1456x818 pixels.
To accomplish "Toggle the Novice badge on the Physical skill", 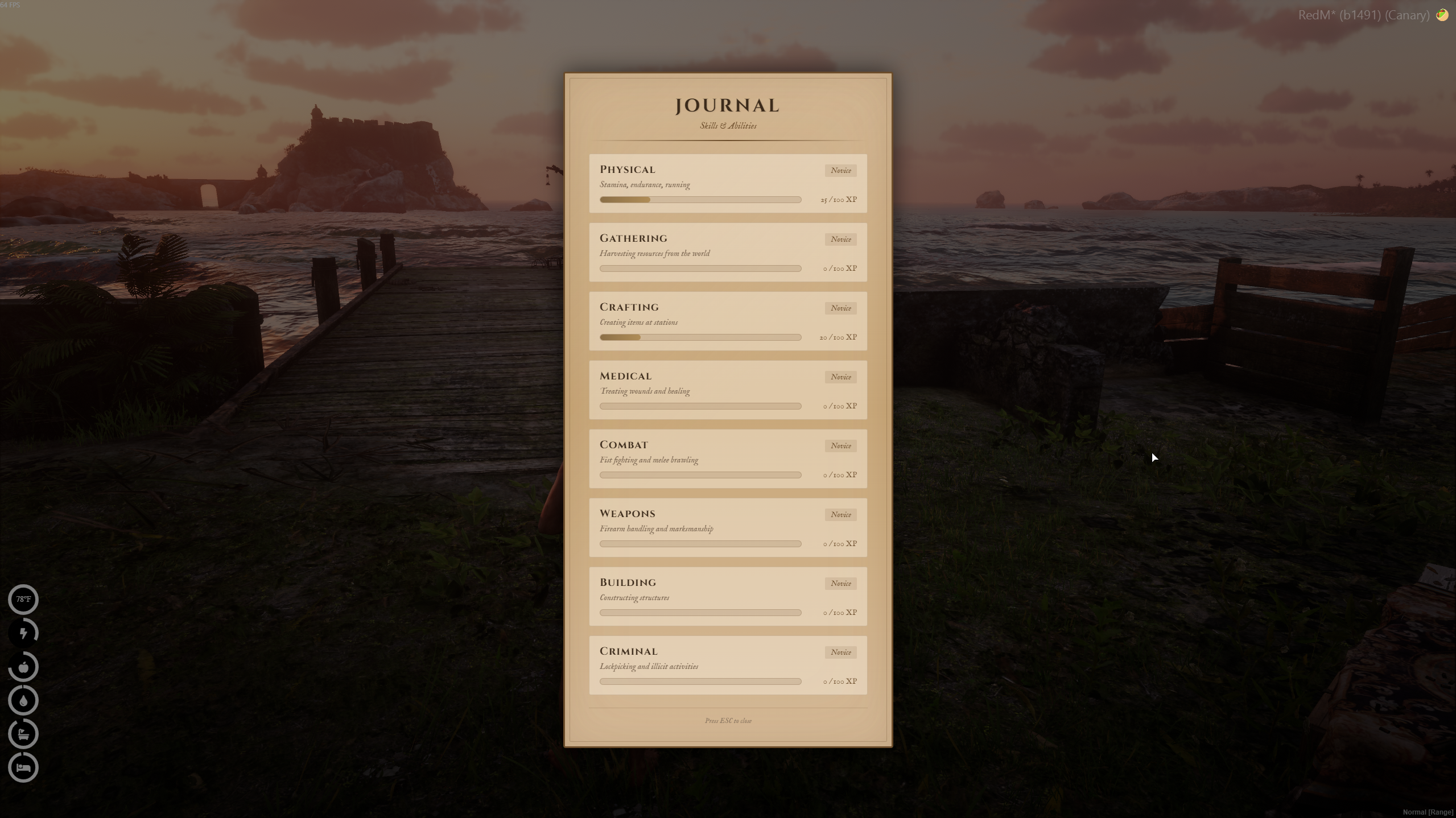I will (x=840, y=170).
